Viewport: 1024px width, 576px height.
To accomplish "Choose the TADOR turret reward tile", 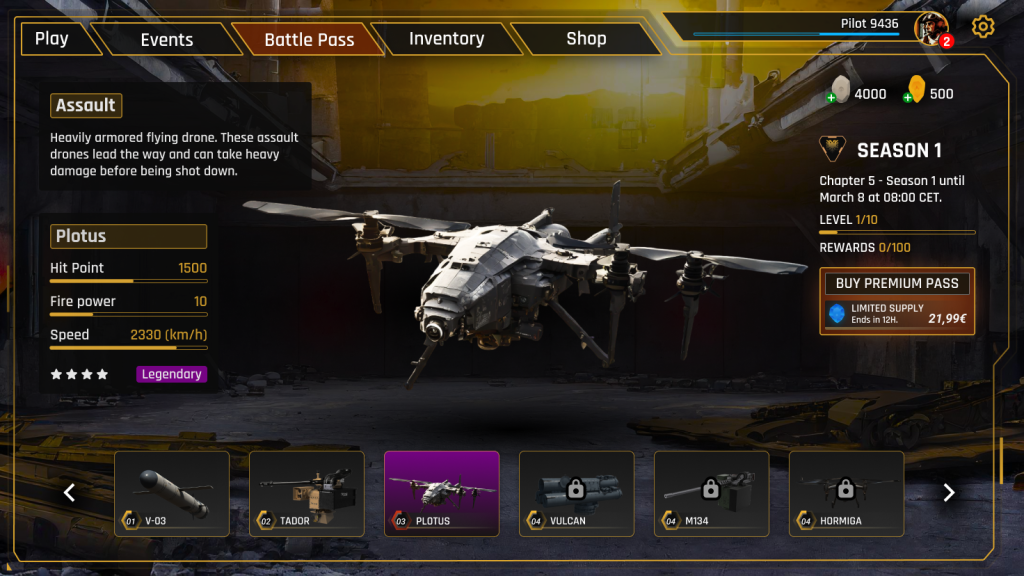I will coord(307,493).
